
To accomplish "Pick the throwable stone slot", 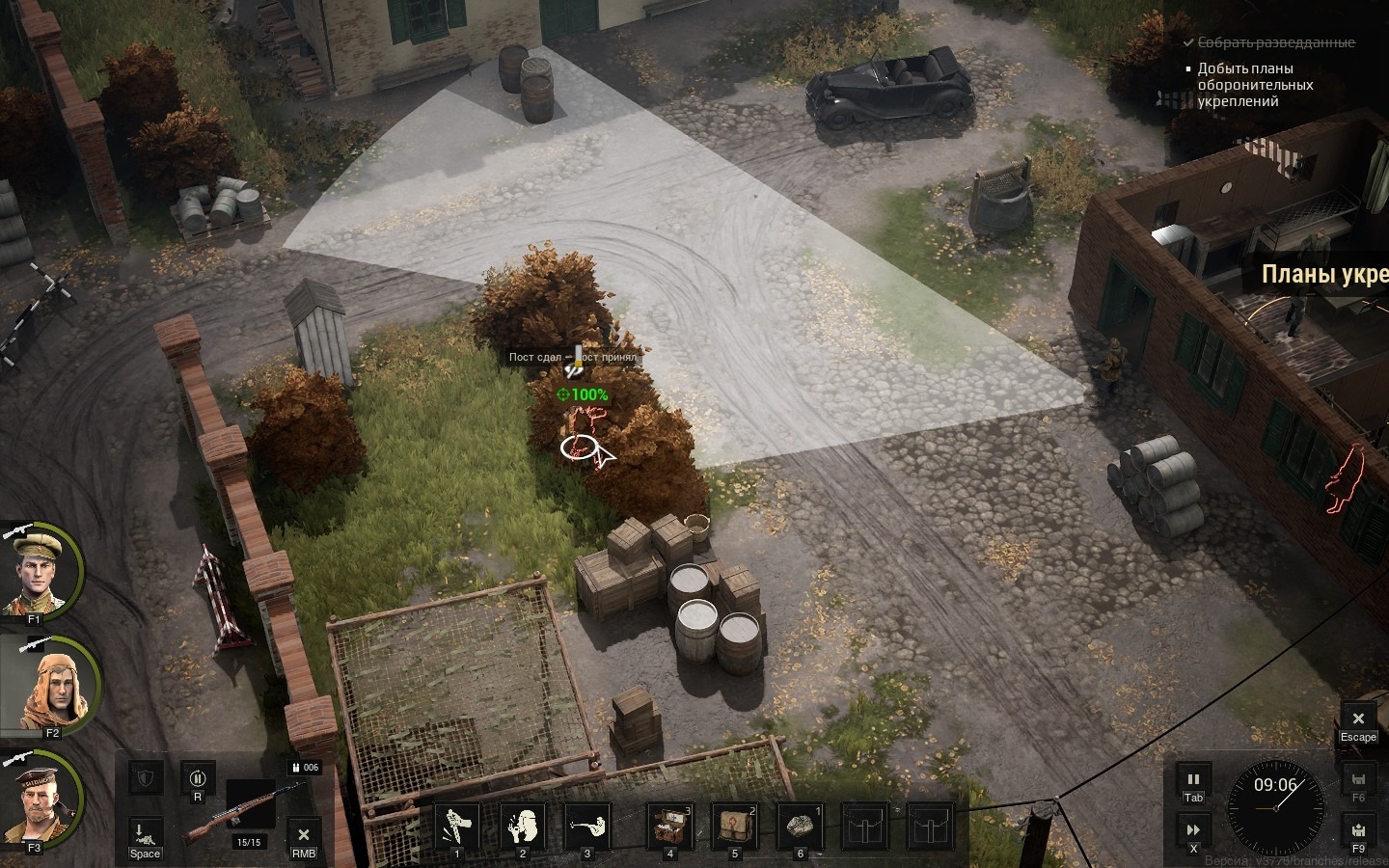I will tap(799, 827).
